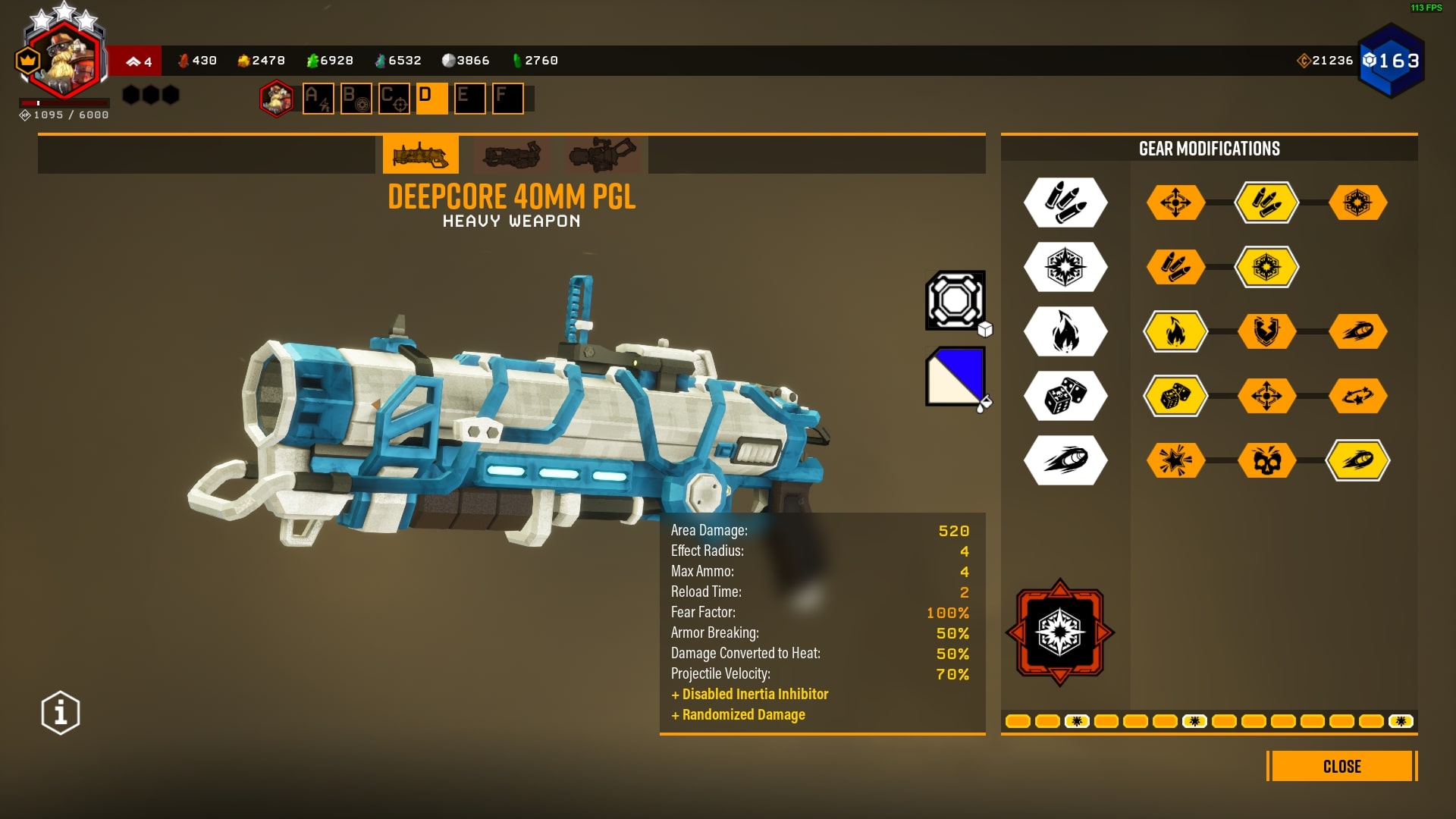Screen dimensions: 1456x819
Task: Choose the selected extra ammo mod in tier one
Action: pyautogui.click(x=1266, y=202)
